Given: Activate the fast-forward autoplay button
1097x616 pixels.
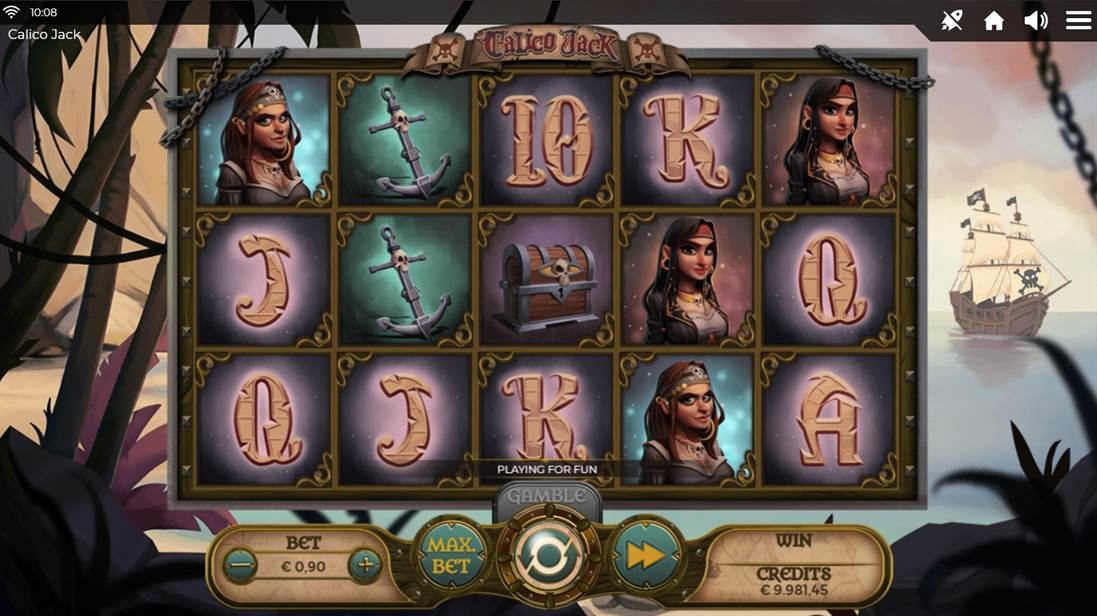Looking at the screenshot, I should coord(646,555).
